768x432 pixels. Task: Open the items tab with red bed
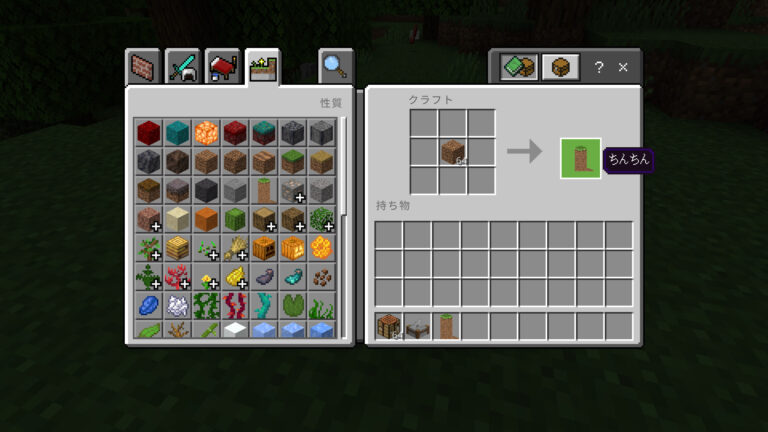click(x=223, y=67)
